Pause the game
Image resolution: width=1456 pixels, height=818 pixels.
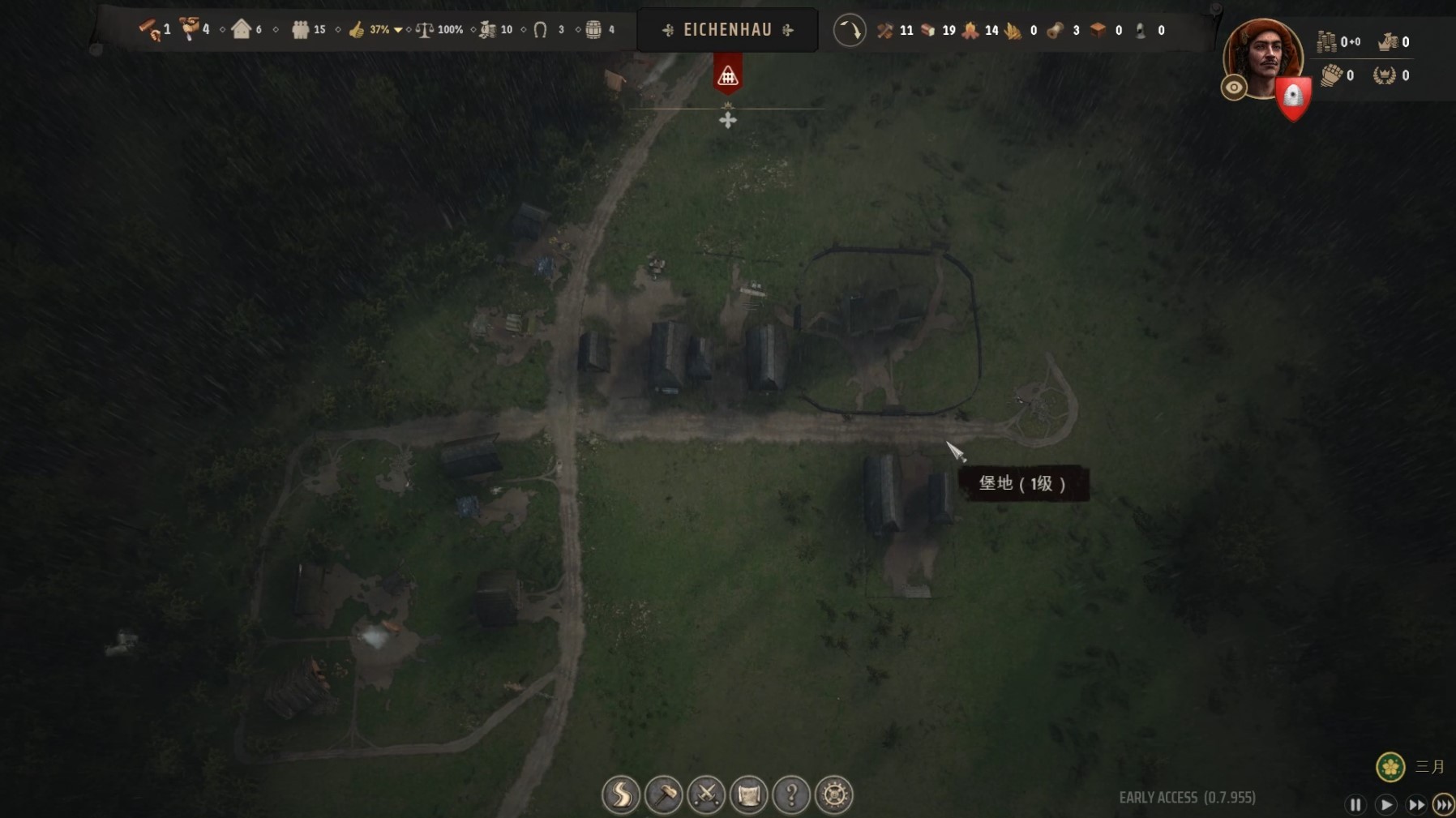[1355, 804]
